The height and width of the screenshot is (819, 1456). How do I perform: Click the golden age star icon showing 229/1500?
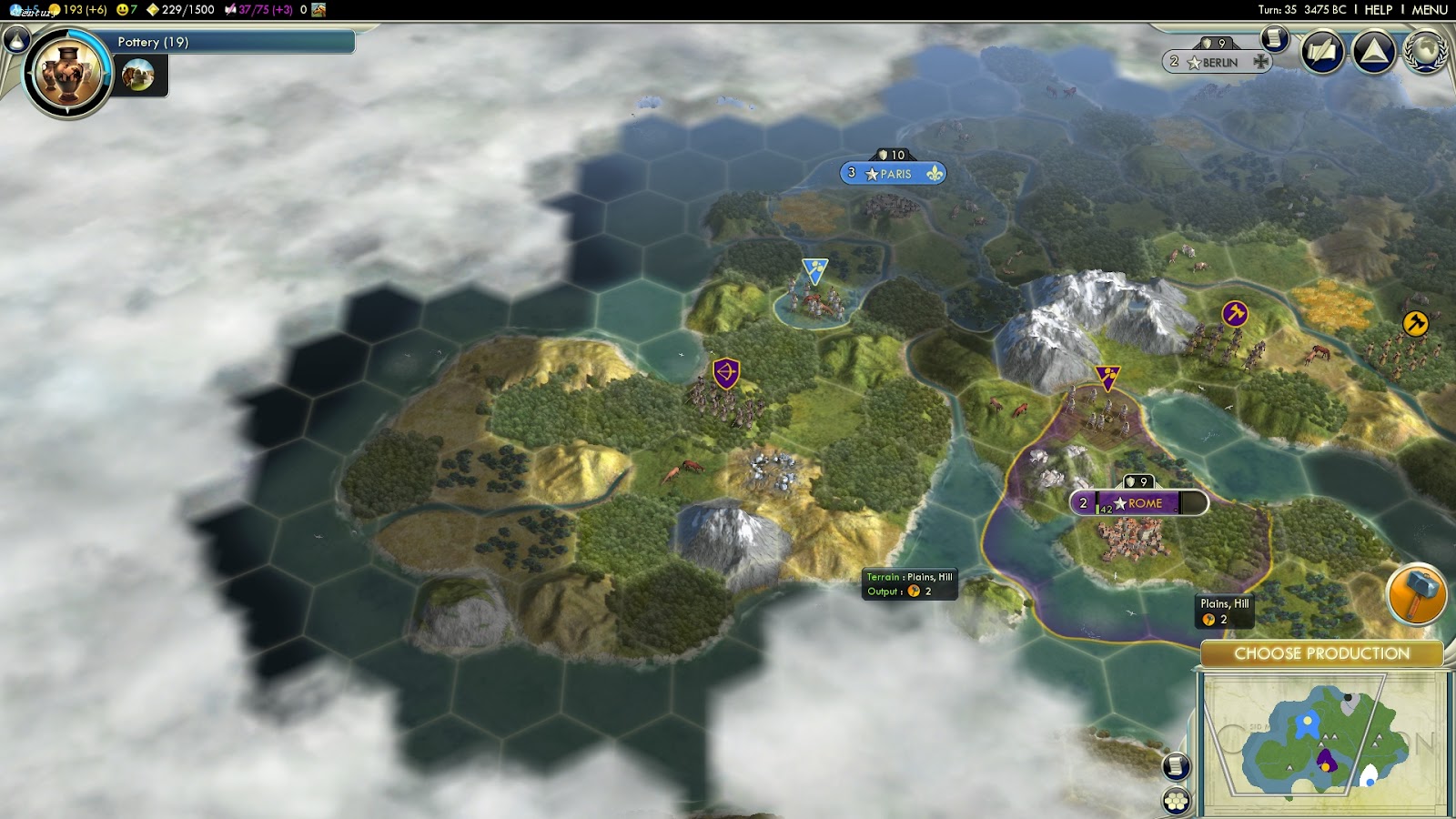click(x=153, y=9)
